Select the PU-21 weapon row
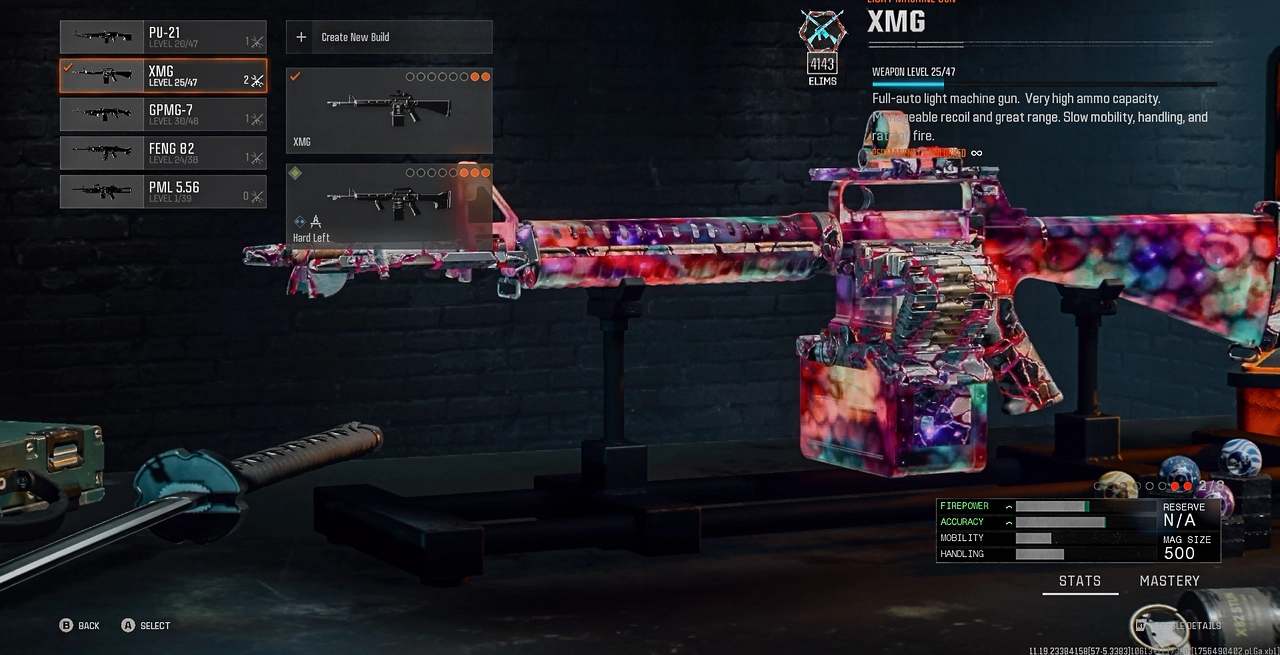This screenshot has width=1280, height=655. 163,37
